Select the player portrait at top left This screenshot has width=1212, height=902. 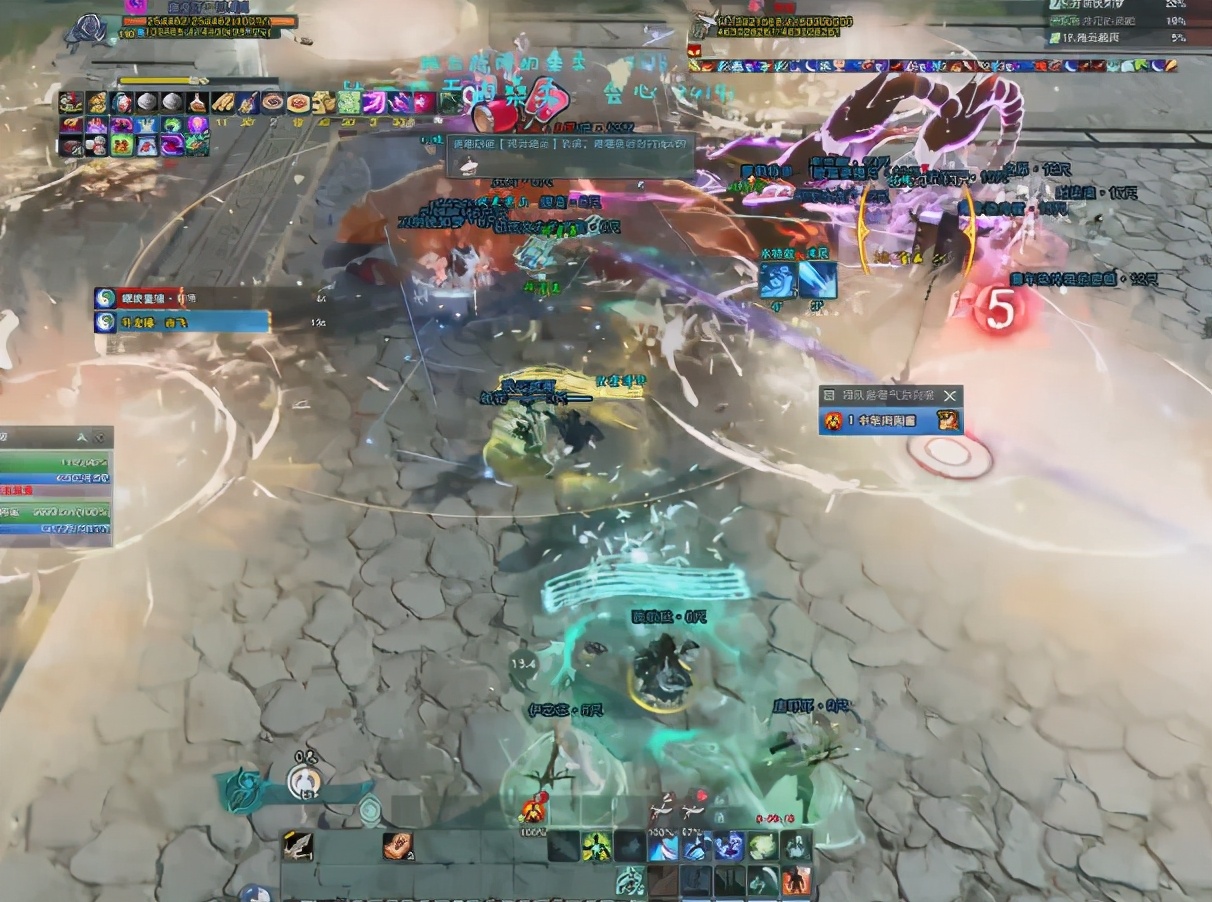90,30
